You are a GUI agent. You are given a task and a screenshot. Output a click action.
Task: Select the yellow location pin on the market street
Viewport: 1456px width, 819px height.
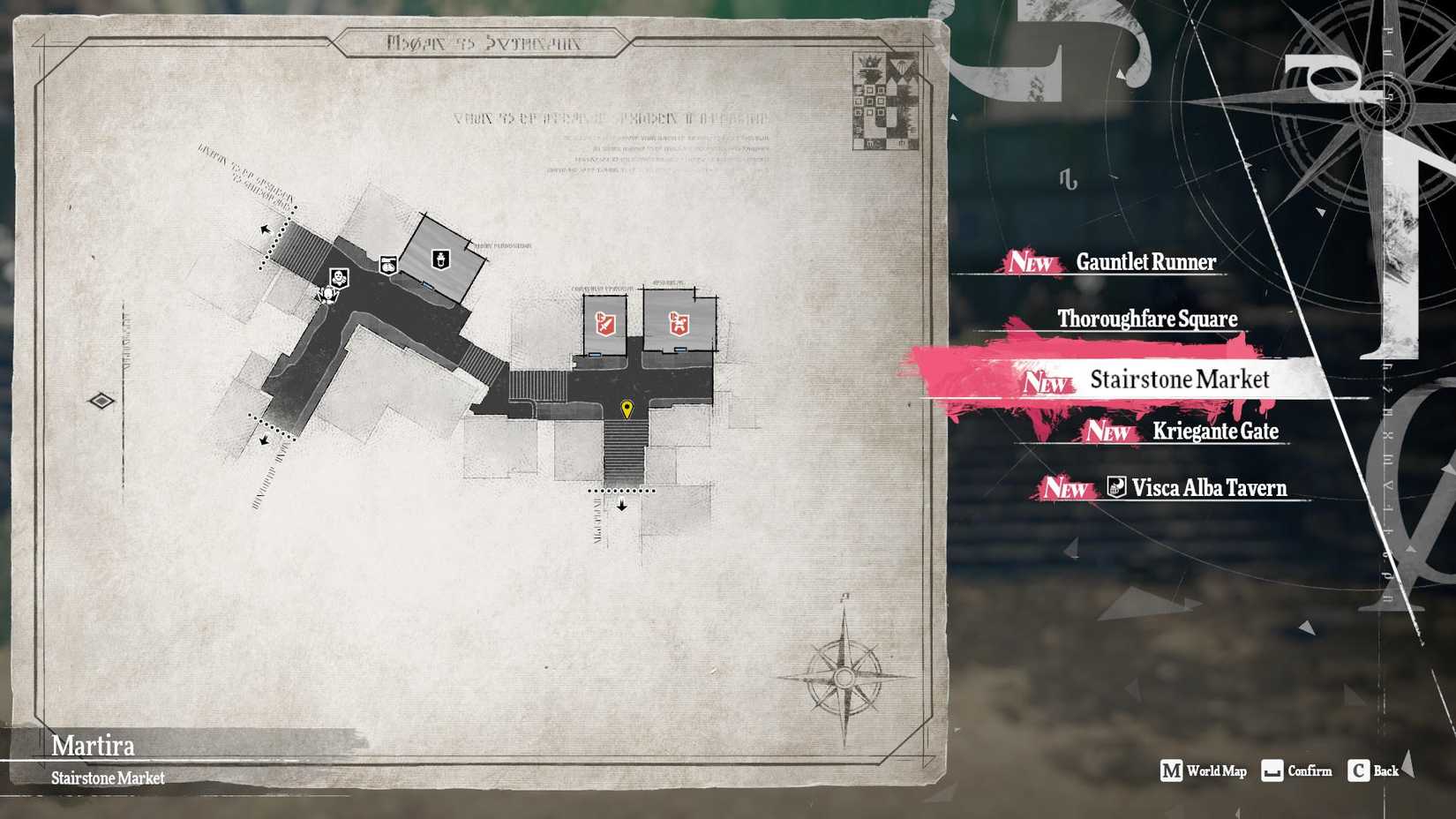click(x=627, y=406)
